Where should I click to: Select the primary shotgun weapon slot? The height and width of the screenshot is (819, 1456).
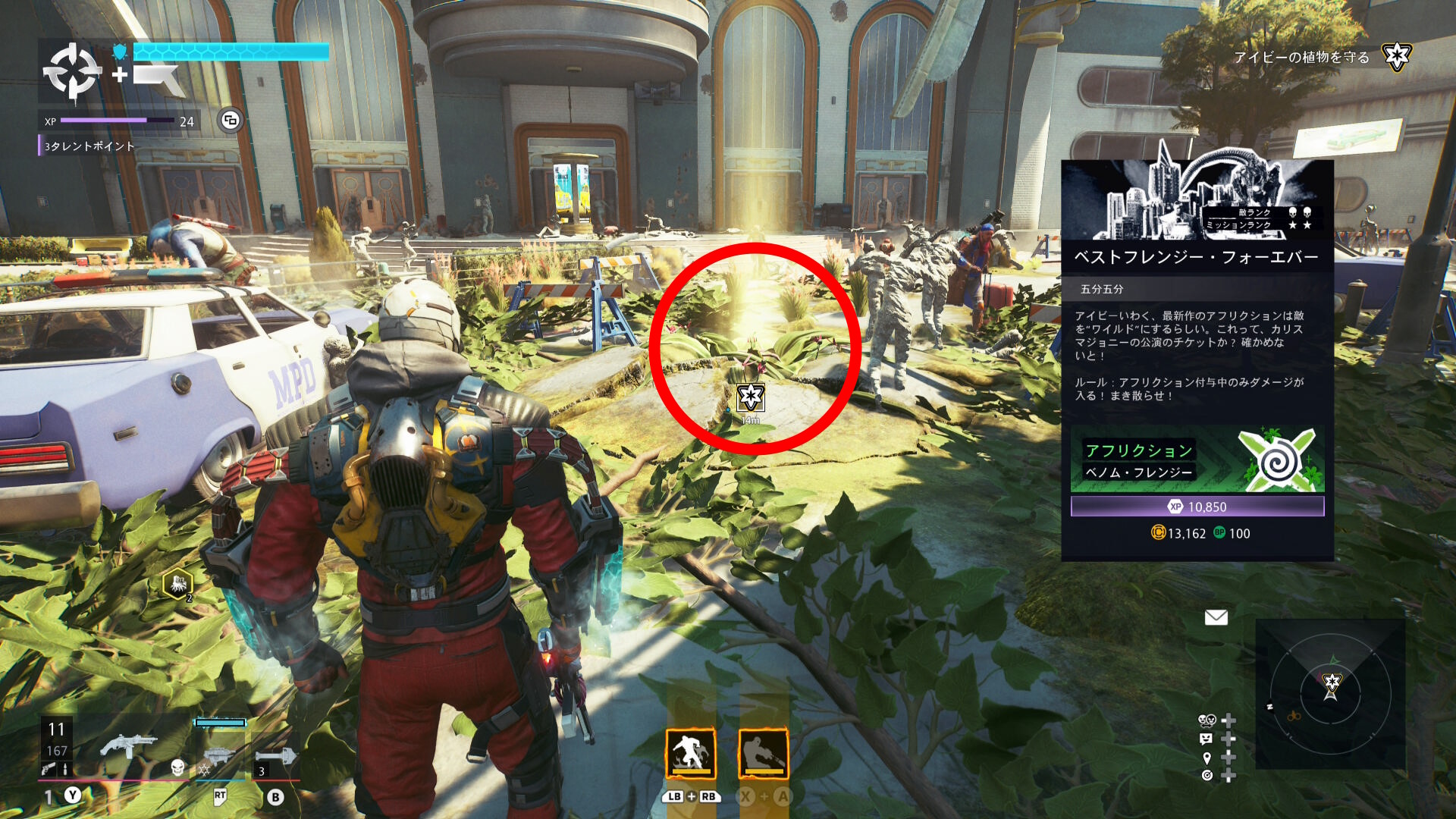pyautogui.click(x=127, y=746)
